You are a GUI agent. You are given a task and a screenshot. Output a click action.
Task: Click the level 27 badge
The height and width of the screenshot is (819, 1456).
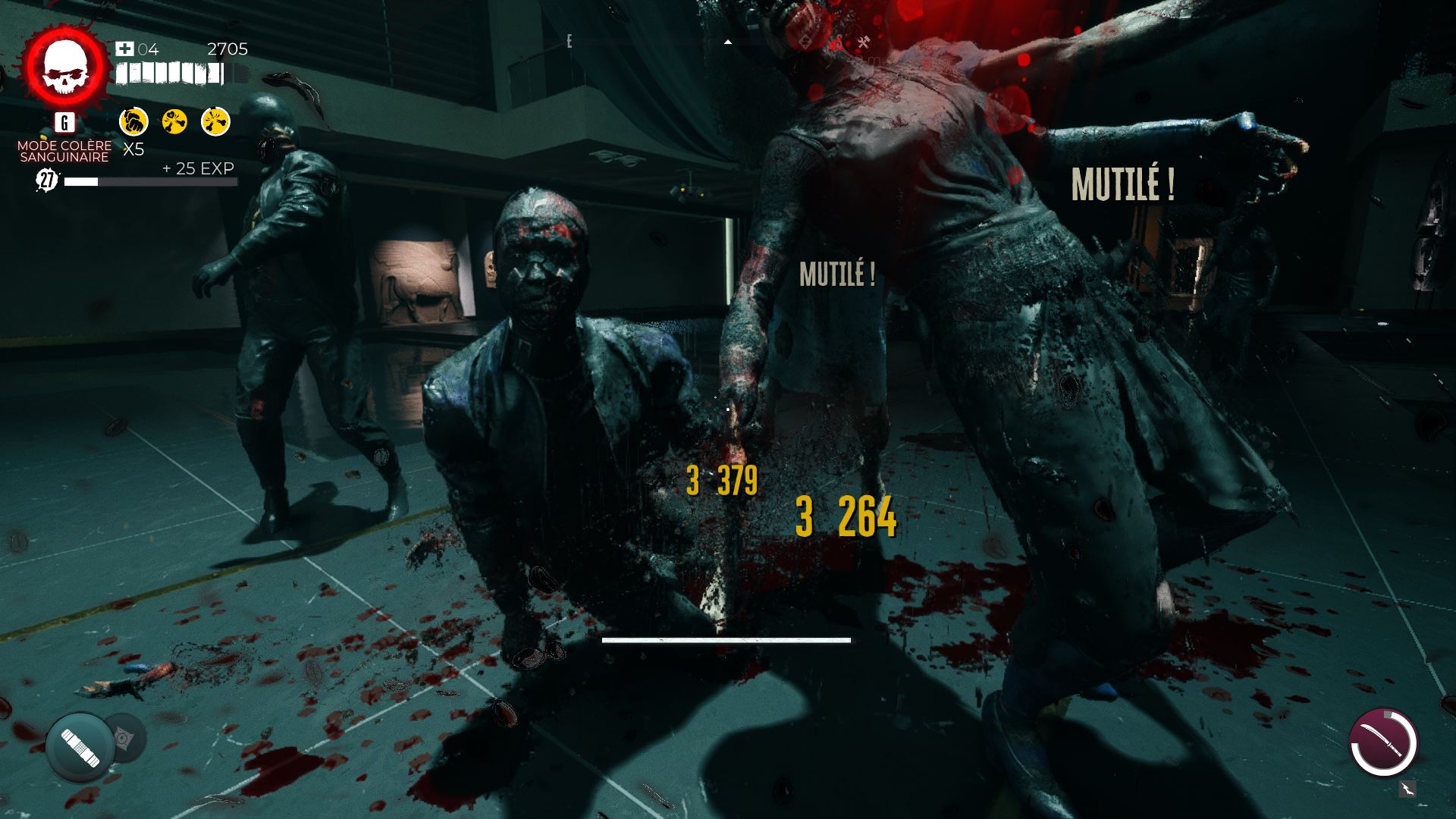click(47, 180)
